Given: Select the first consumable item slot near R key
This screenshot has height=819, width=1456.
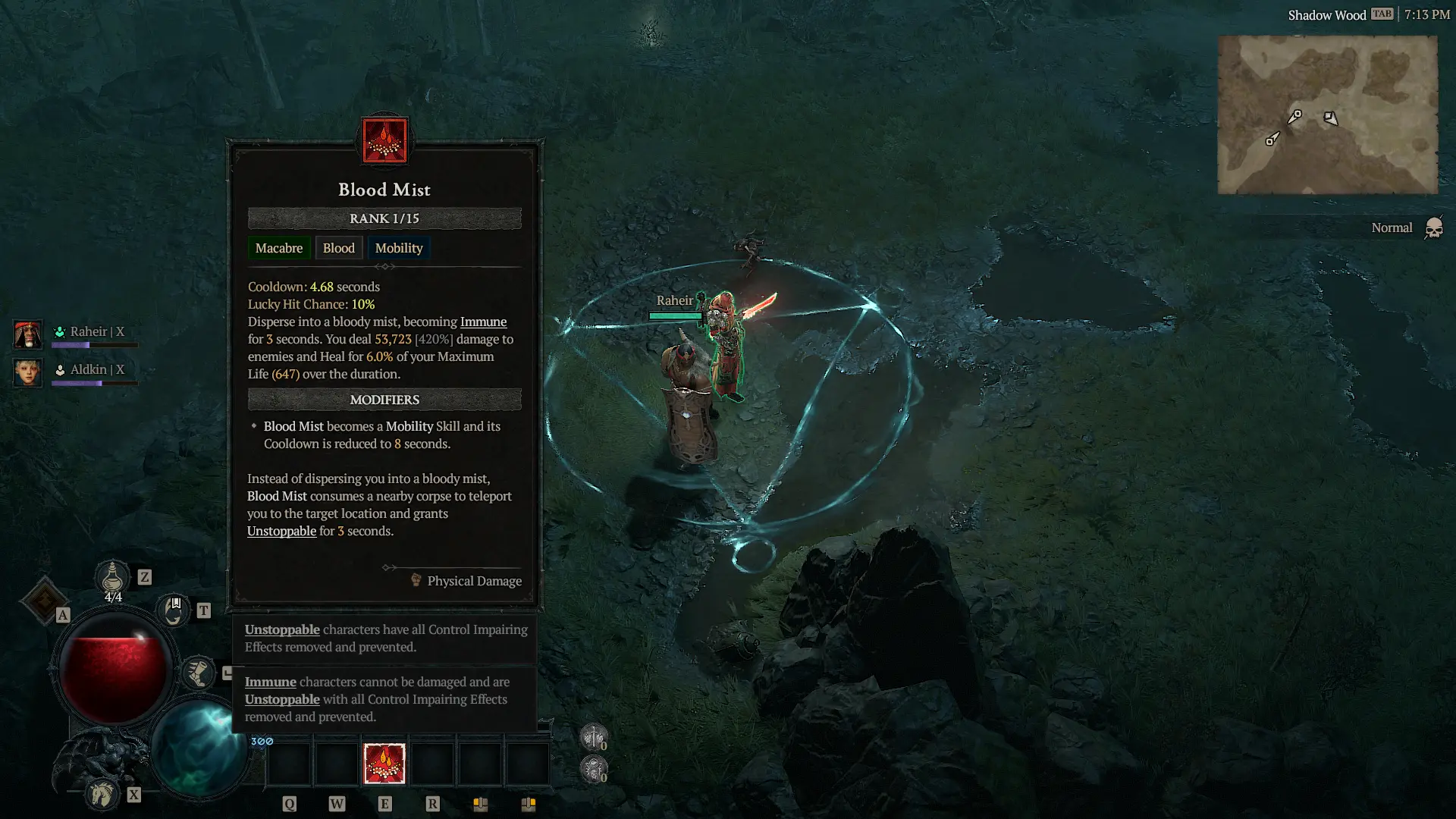Looking at the screenshot, I should tap(481, 764).
